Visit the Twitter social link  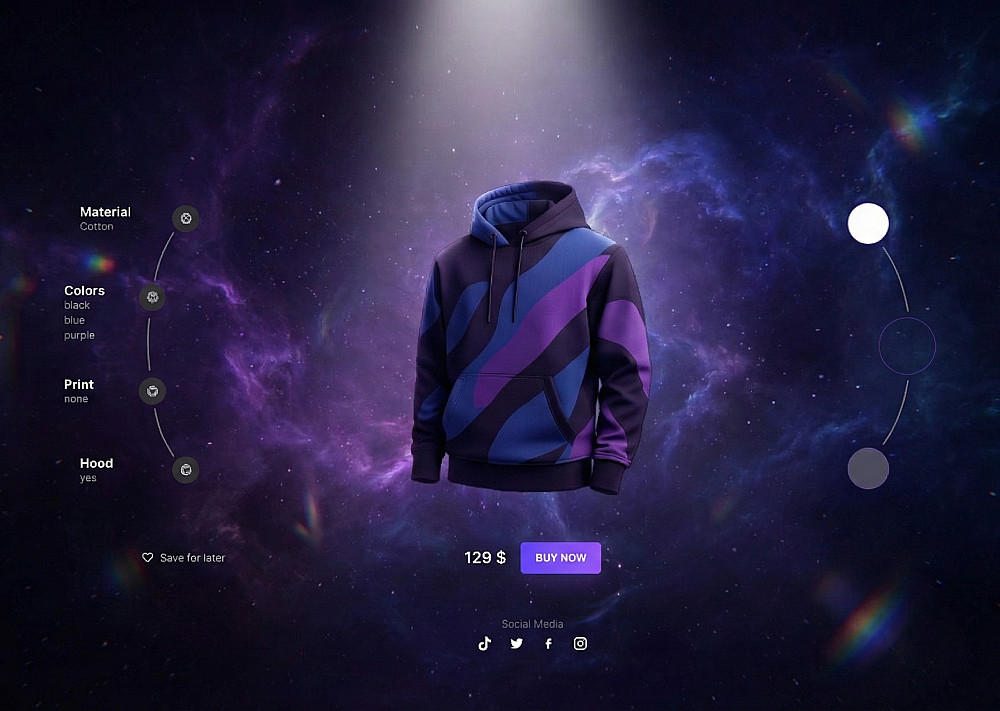pyautogui.click(x=516, y=643)
